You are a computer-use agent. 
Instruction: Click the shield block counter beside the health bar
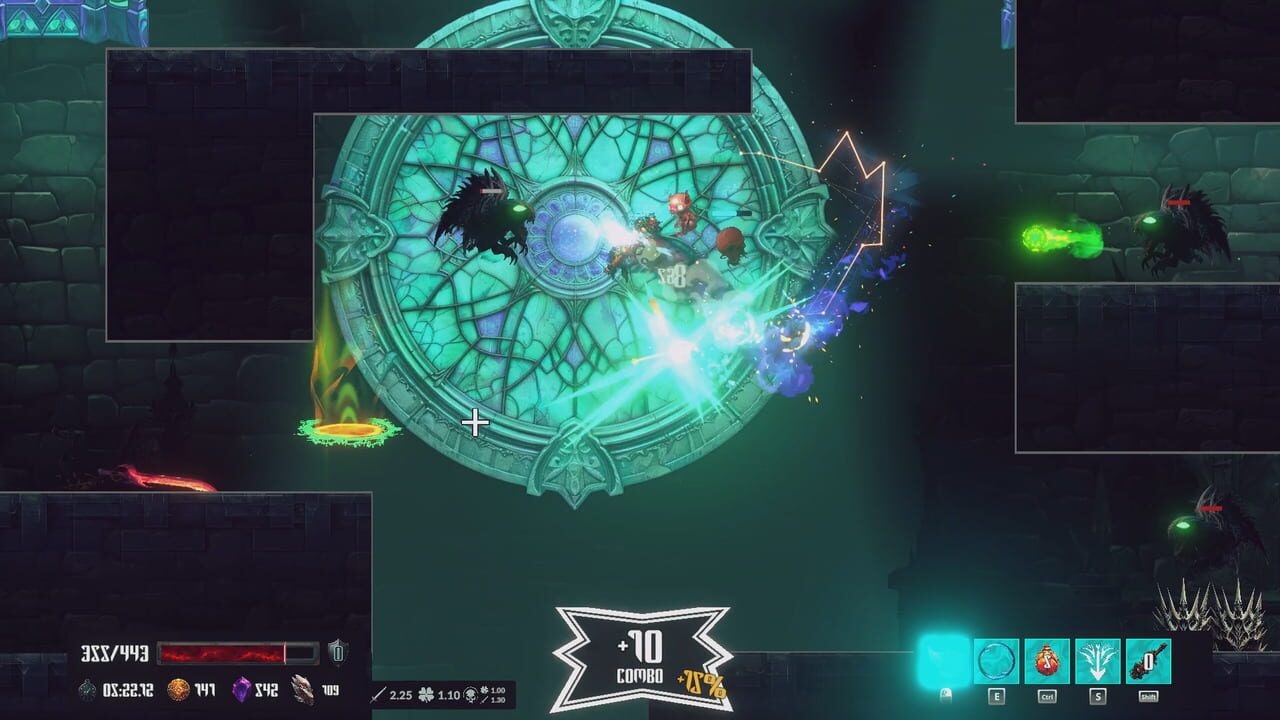(337, 652)
